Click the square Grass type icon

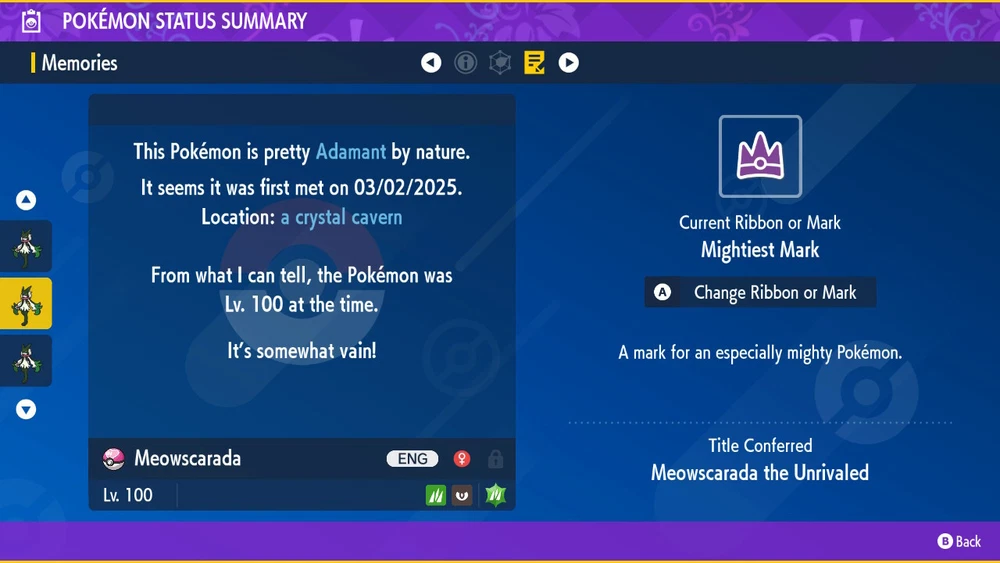click(x=435, y=495)
